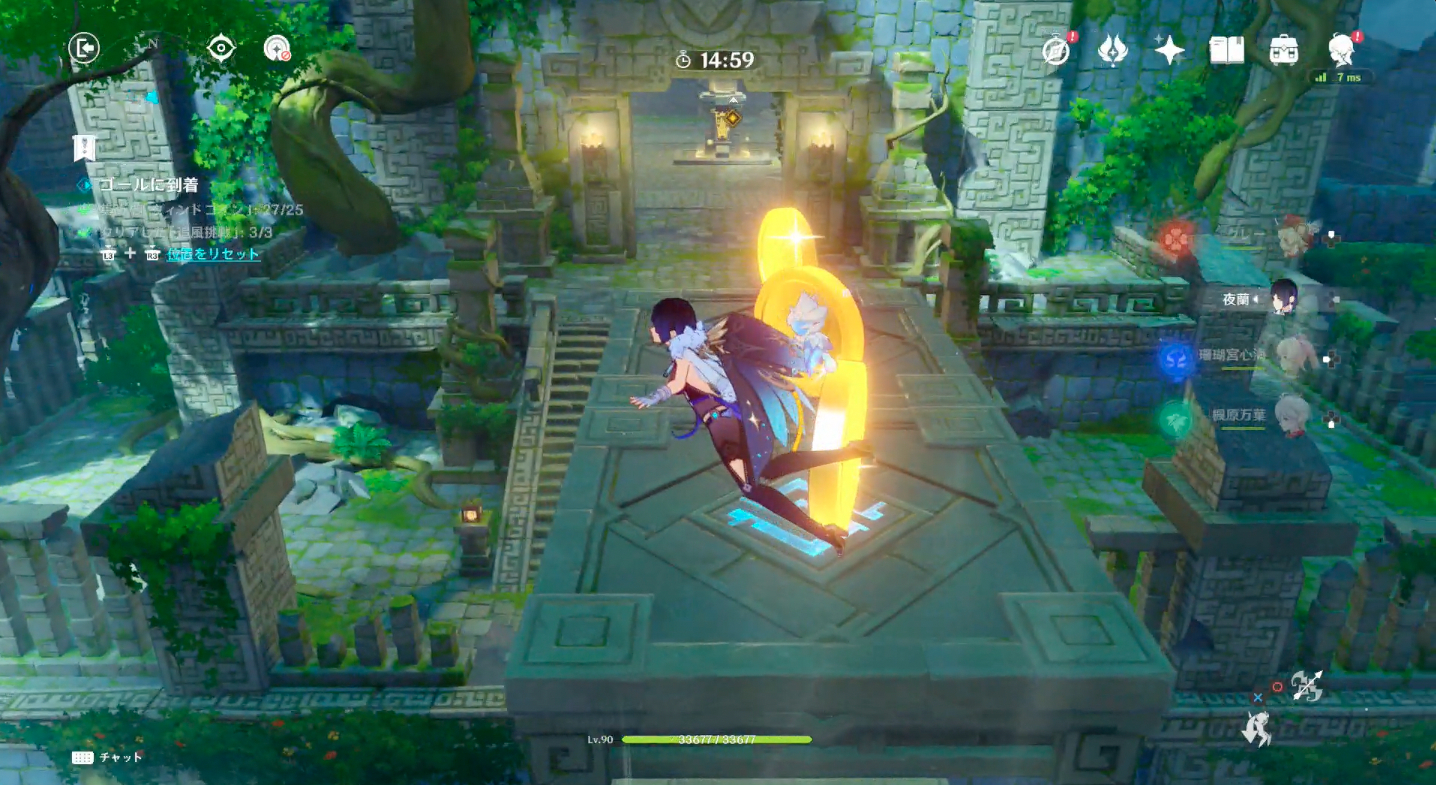Click the 位置をリセット reset link
Viewport: 1436px width, 785px height.
coord(212,253)
